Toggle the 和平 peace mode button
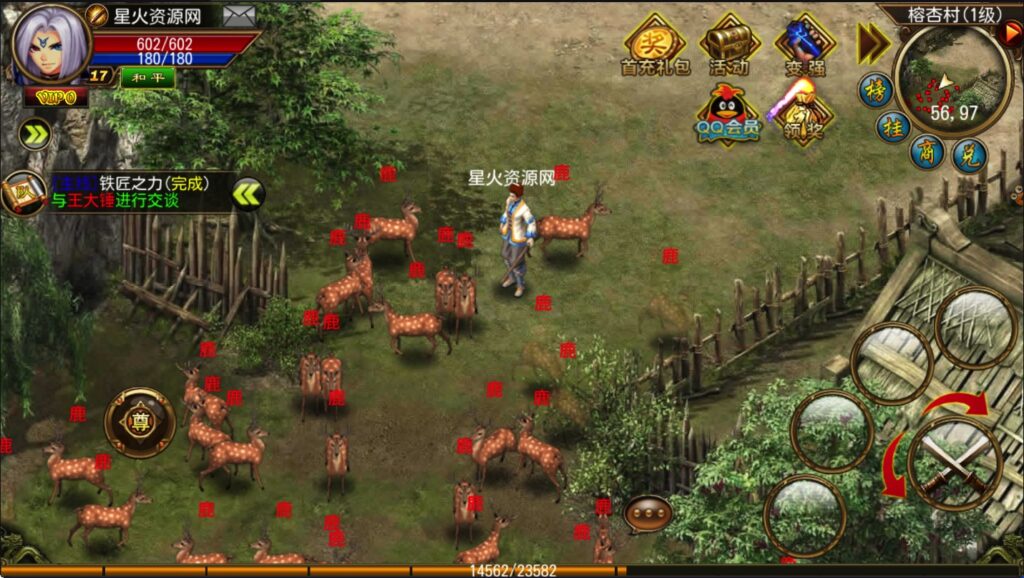The image size is (1024, 578). 147,77
